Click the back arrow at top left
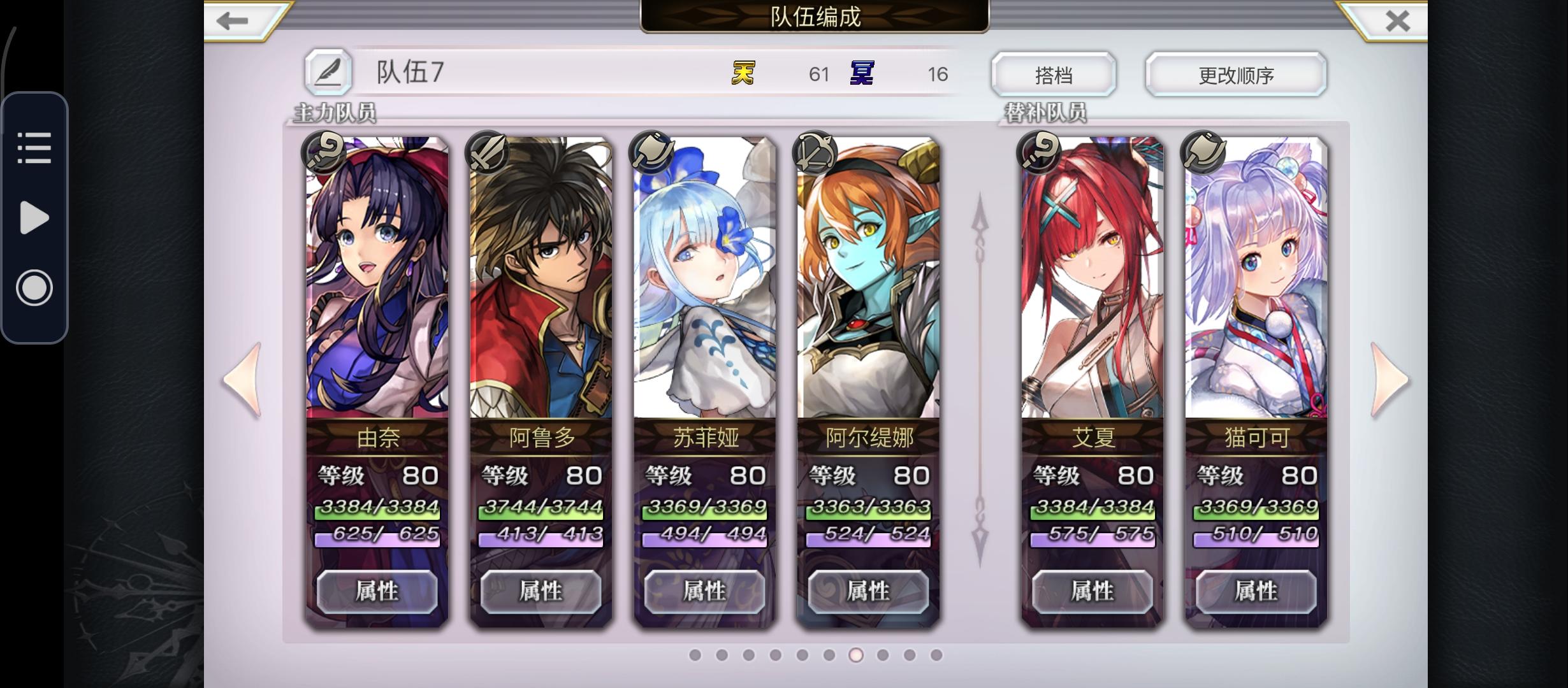Viewport: 1568px width, 688px height. [x=233, y=19]
